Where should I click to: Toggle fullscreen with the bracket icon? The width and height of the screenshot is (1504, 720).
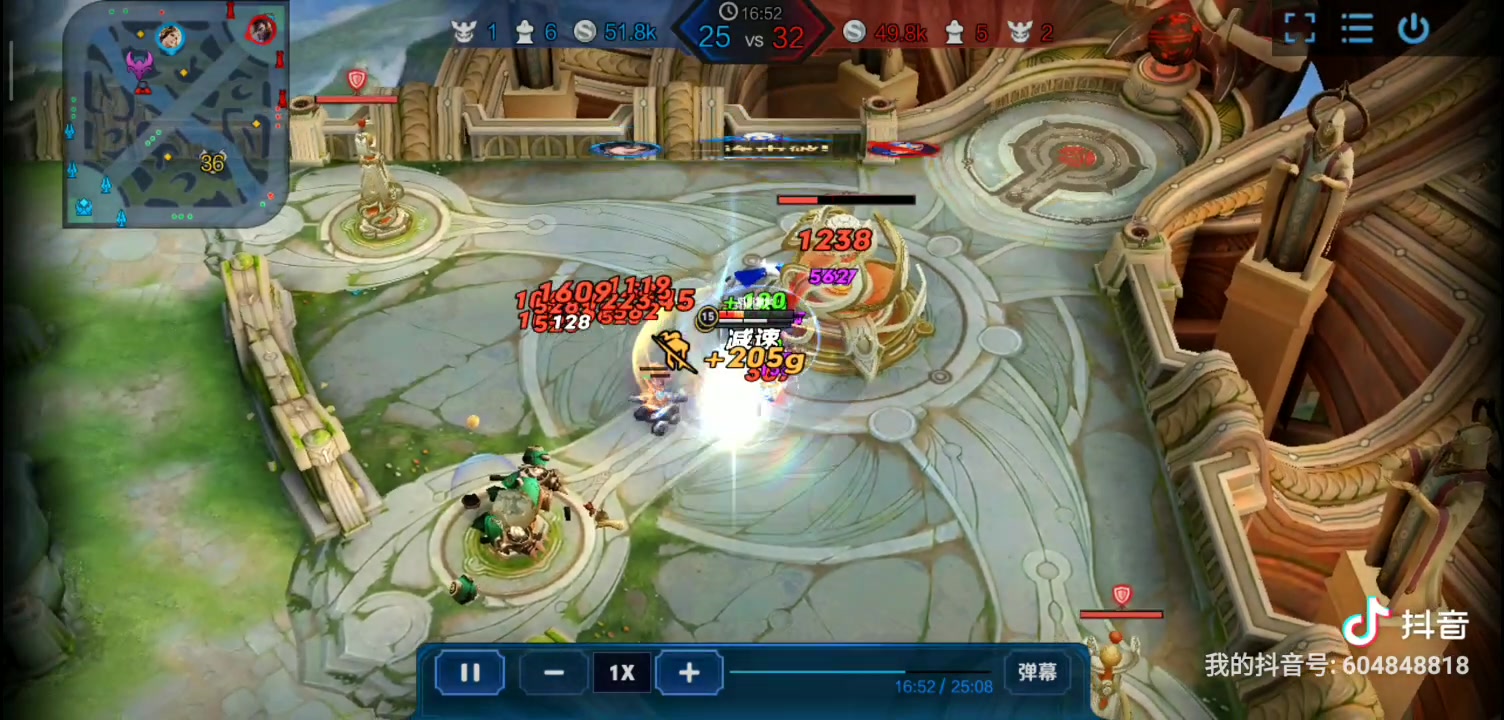1299,29
